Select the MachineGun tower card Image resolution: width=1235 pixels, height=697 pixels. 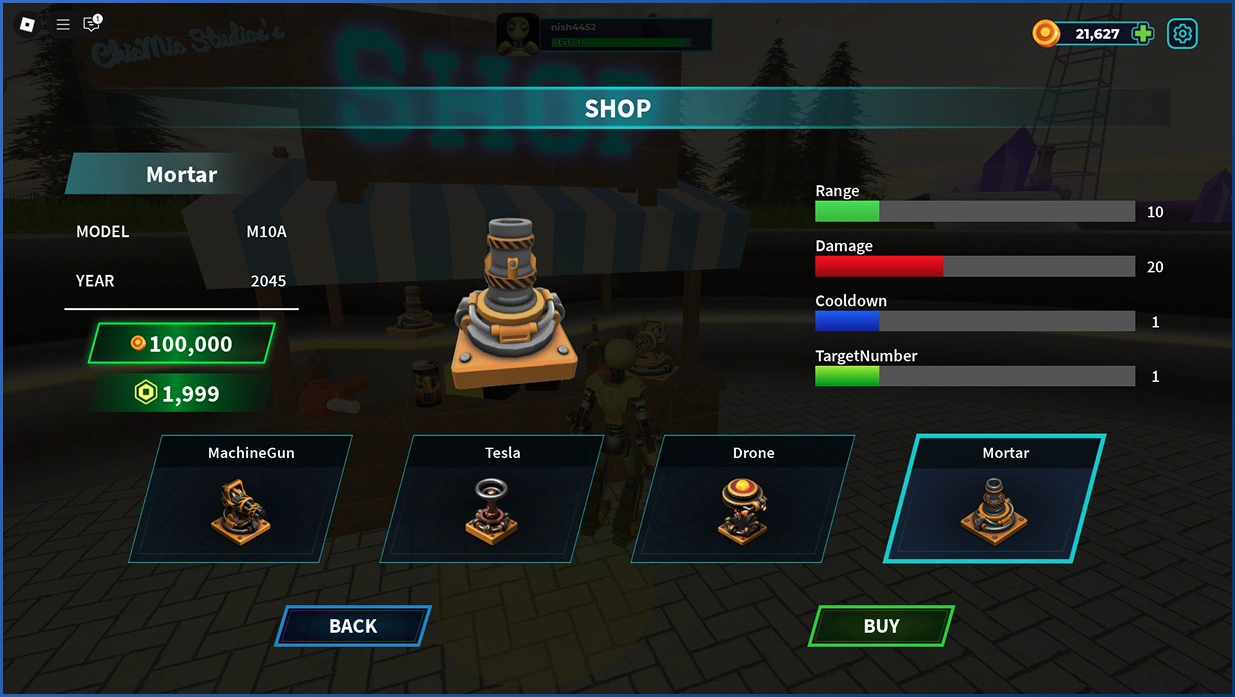(241, 499)
